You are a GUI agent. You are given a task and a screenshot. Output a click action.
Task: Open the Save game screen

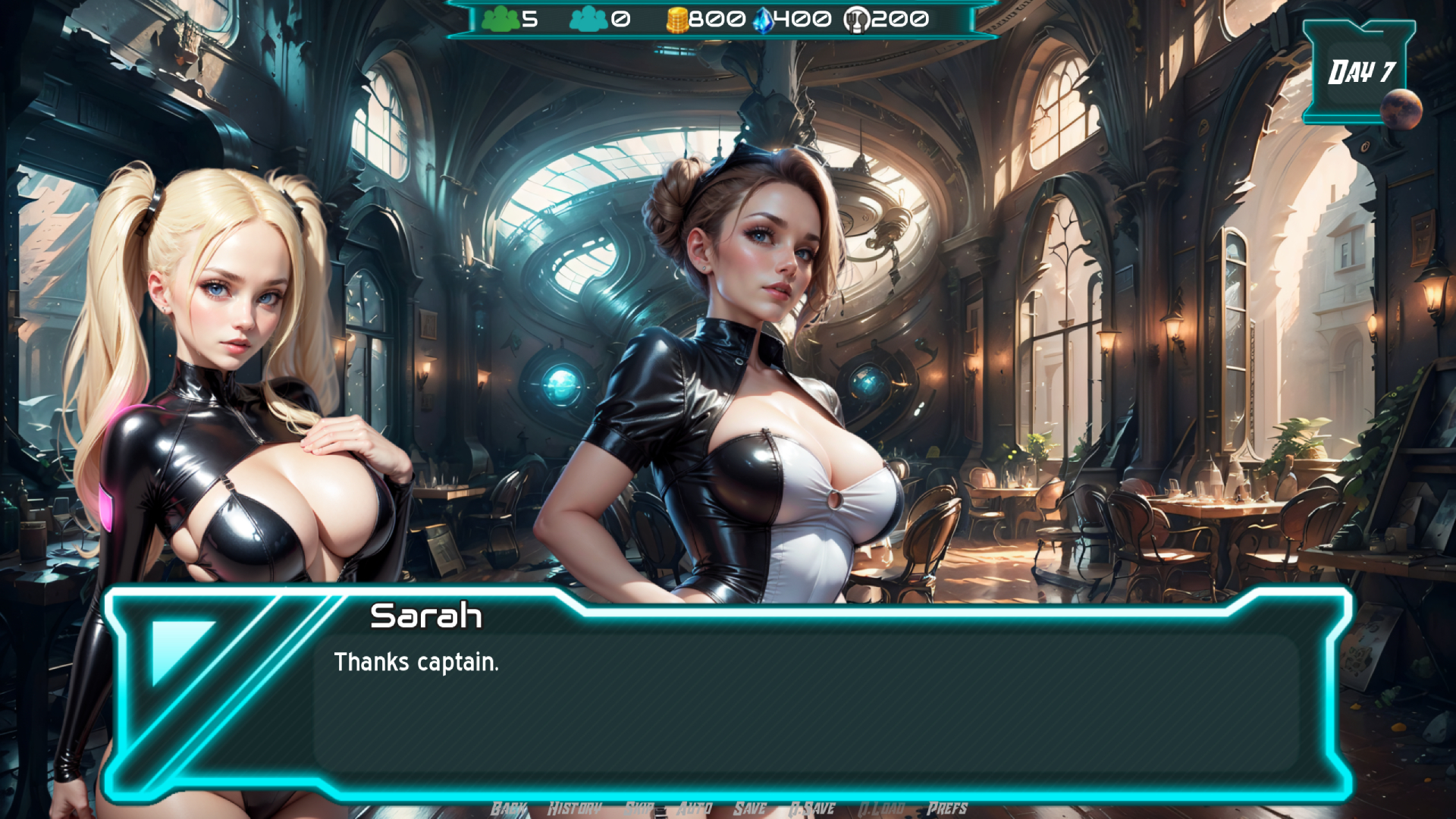coord(749,808)
